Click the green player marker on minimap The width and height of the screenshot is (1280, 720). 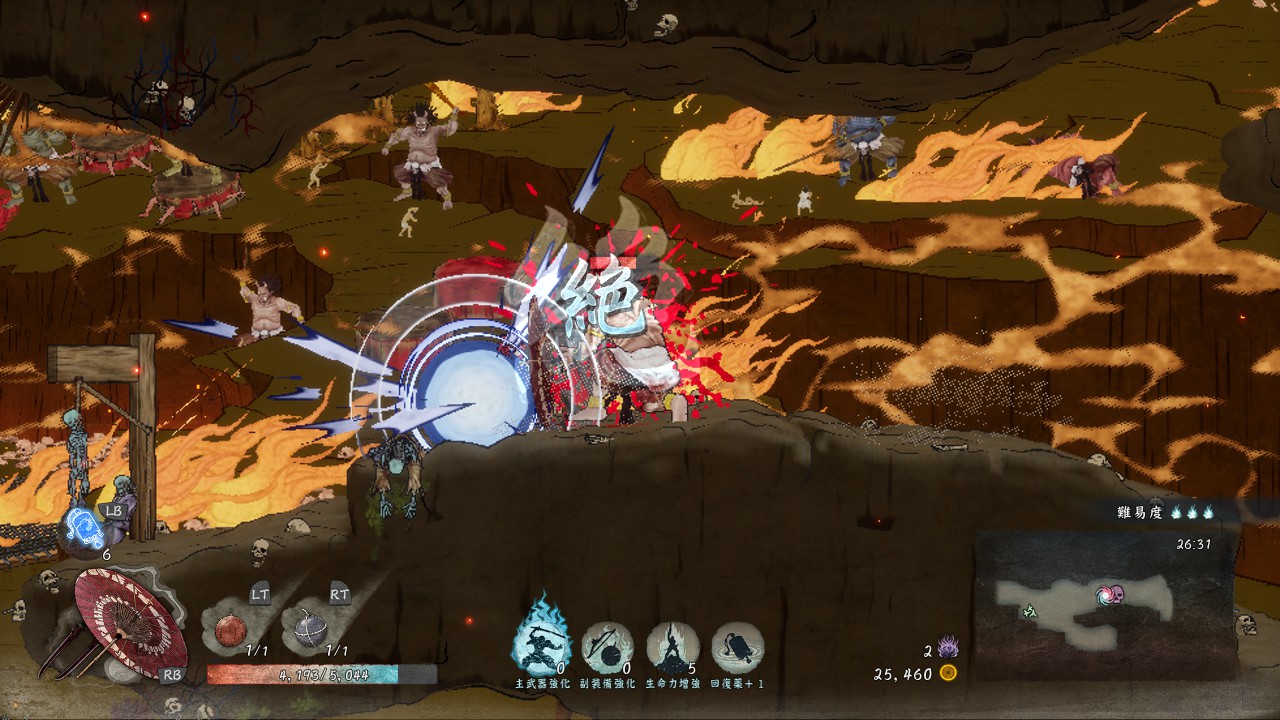click(x=1029, y=611)
